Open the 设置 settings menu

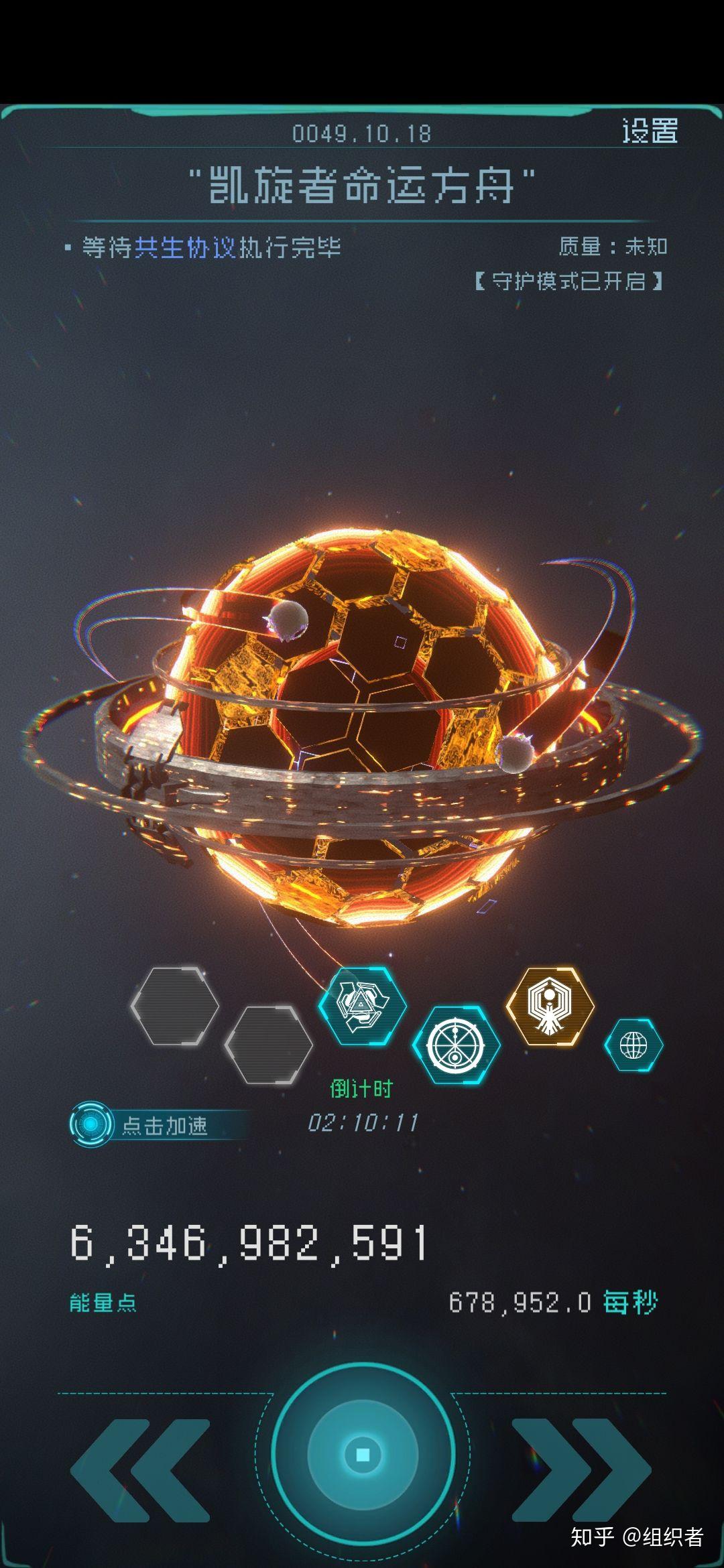point(649,131)
